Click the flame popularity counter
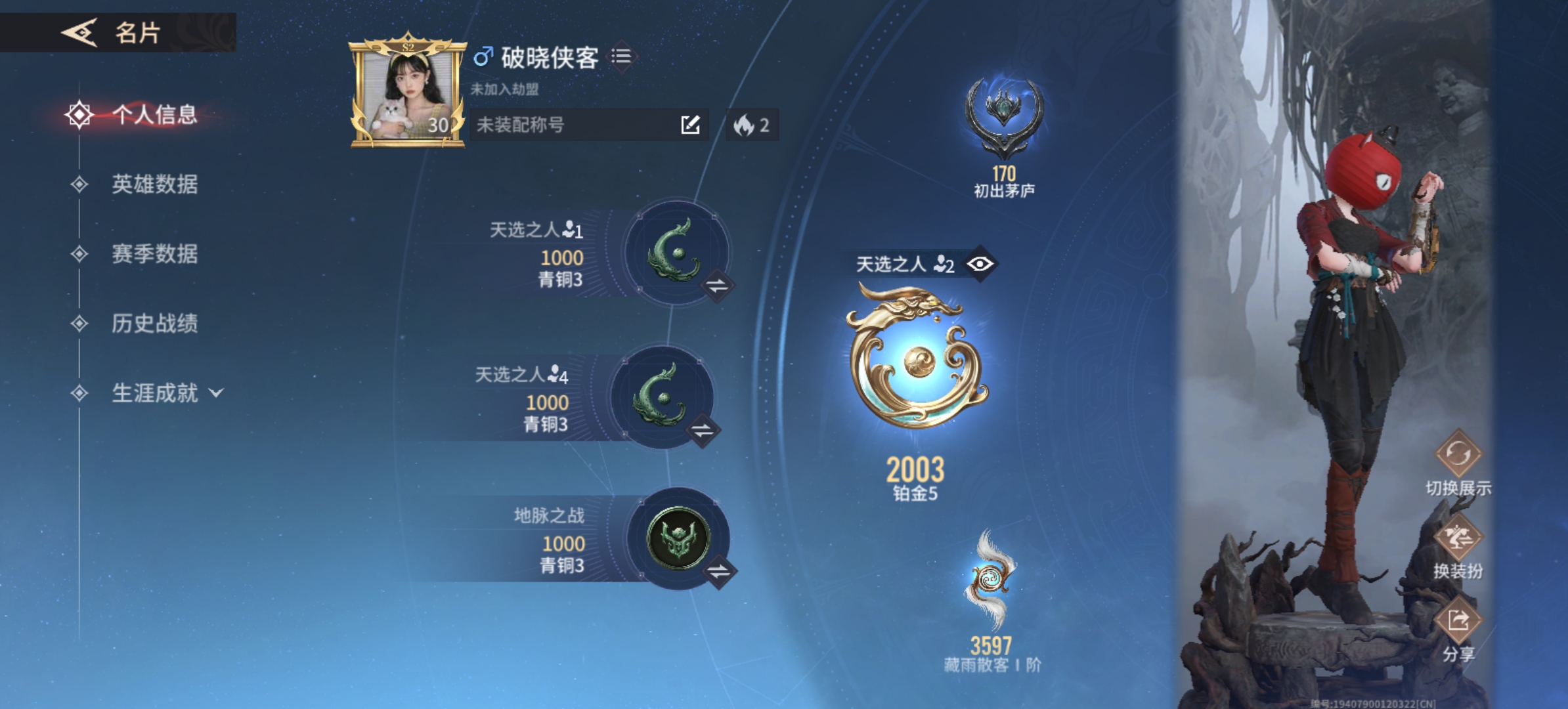 coord(752,125)
